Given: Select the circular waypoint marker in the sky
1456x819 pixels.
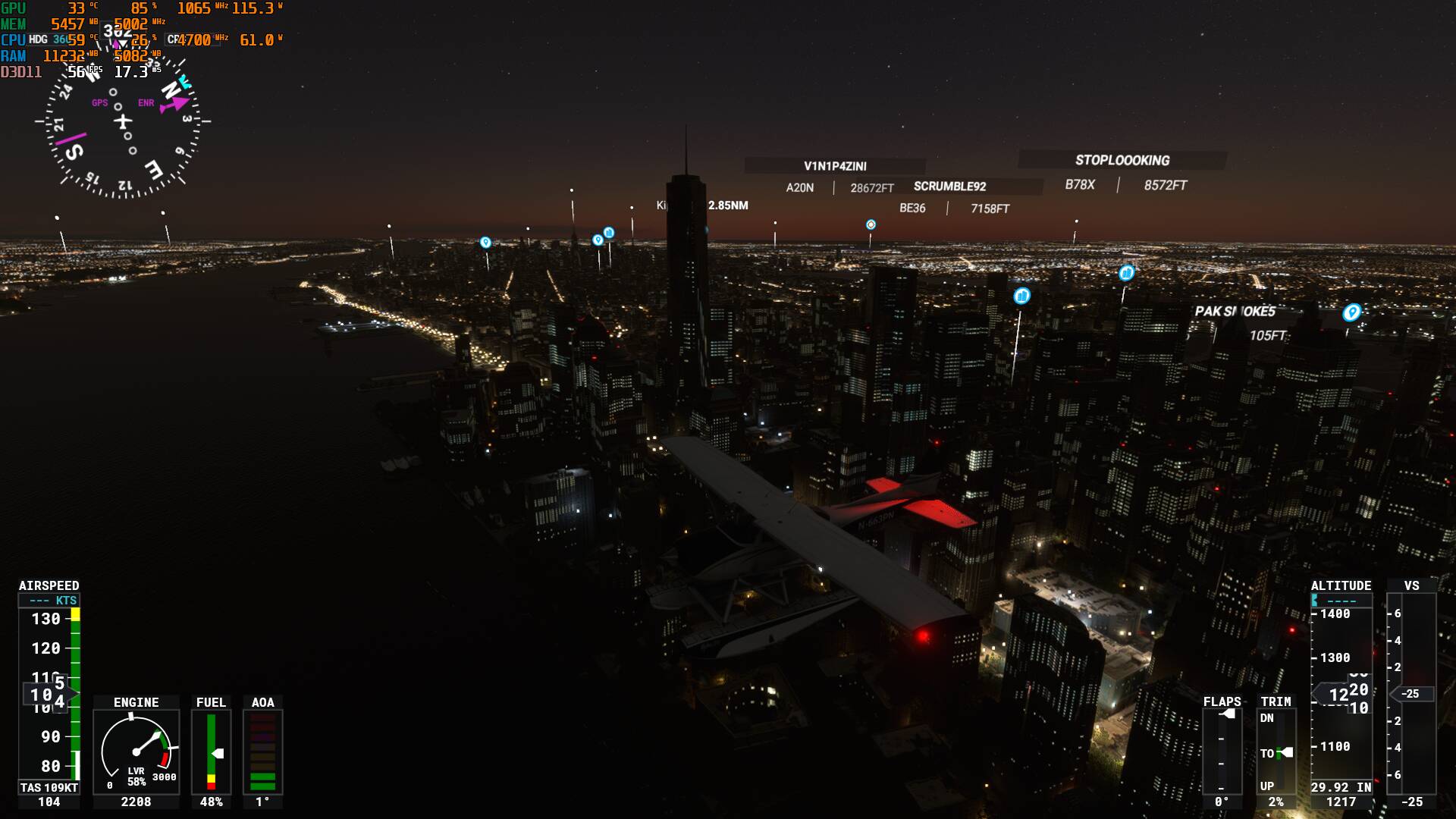Looking at the screenshot, I should tap(871, 224).
